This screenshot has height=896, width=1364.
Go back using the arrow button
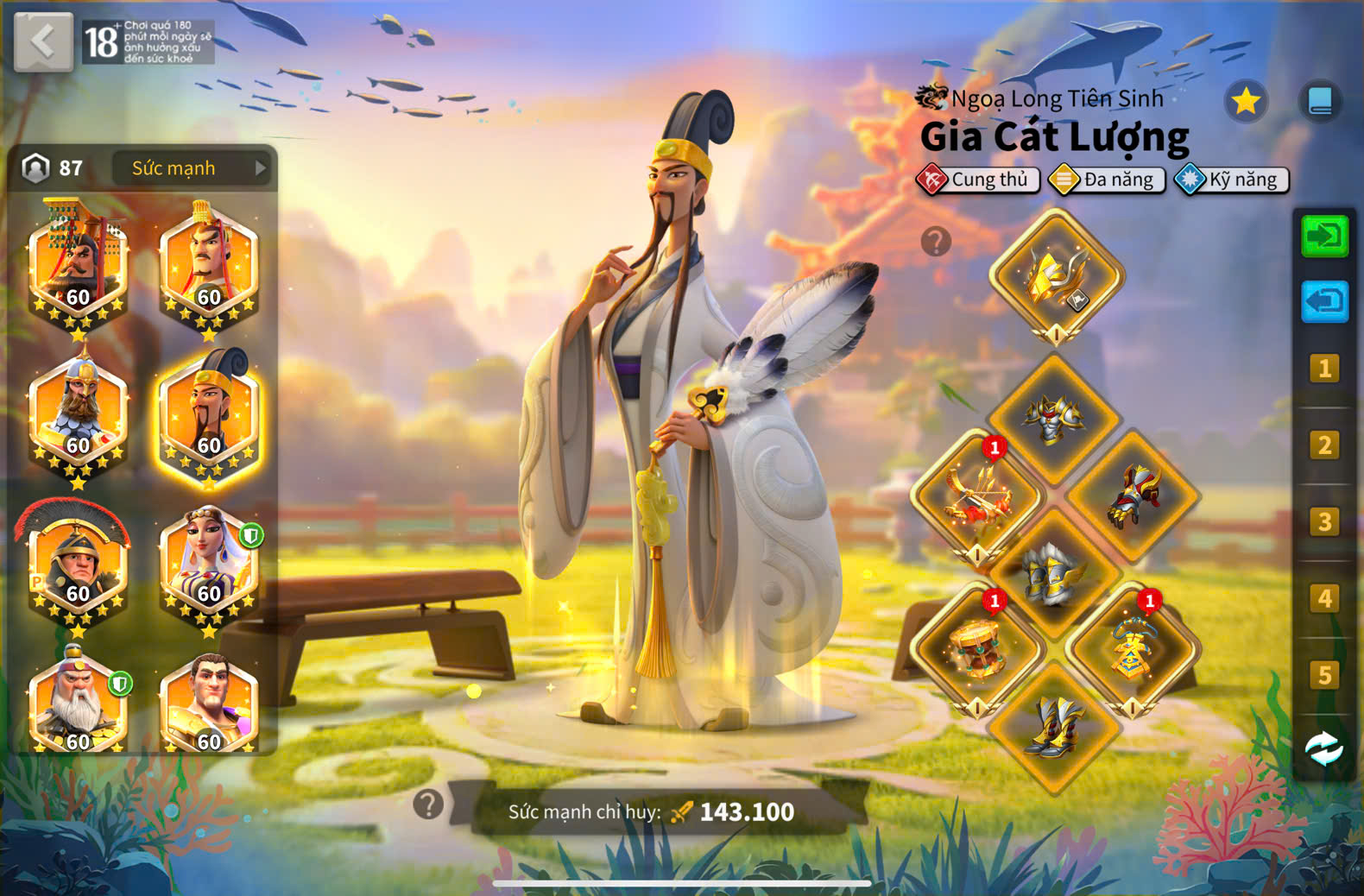(43, 41)
